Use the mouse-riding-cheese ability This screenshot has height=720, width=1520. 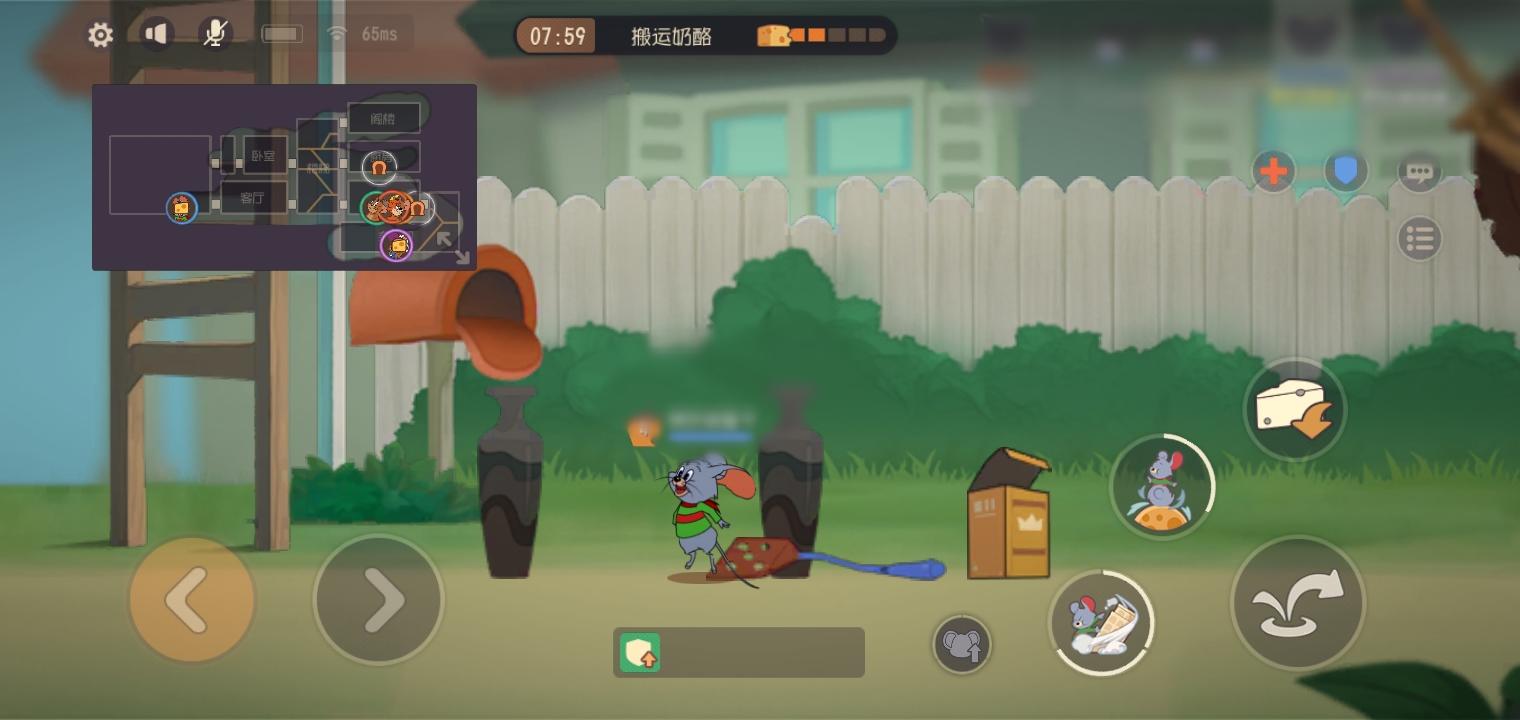pyautogui.click(x=1162, y=486)
